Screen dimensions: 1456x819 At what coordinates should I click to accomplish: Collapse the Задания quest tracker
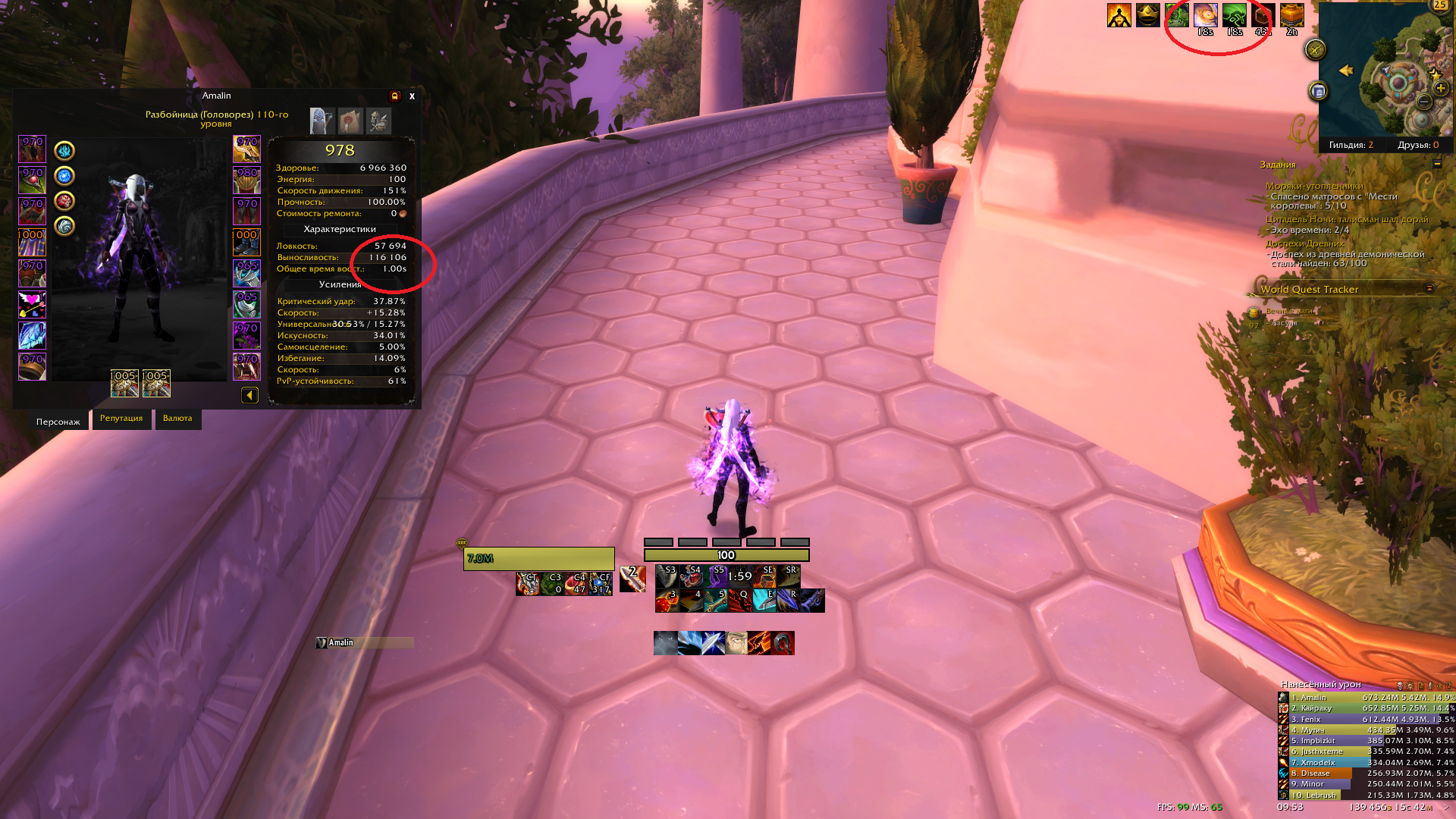pos(1437,164)
